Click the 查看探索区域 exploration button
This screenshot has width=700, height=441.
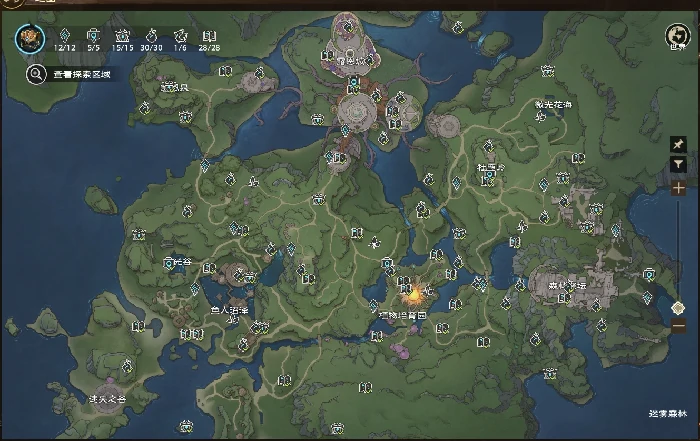click(66, 73)
